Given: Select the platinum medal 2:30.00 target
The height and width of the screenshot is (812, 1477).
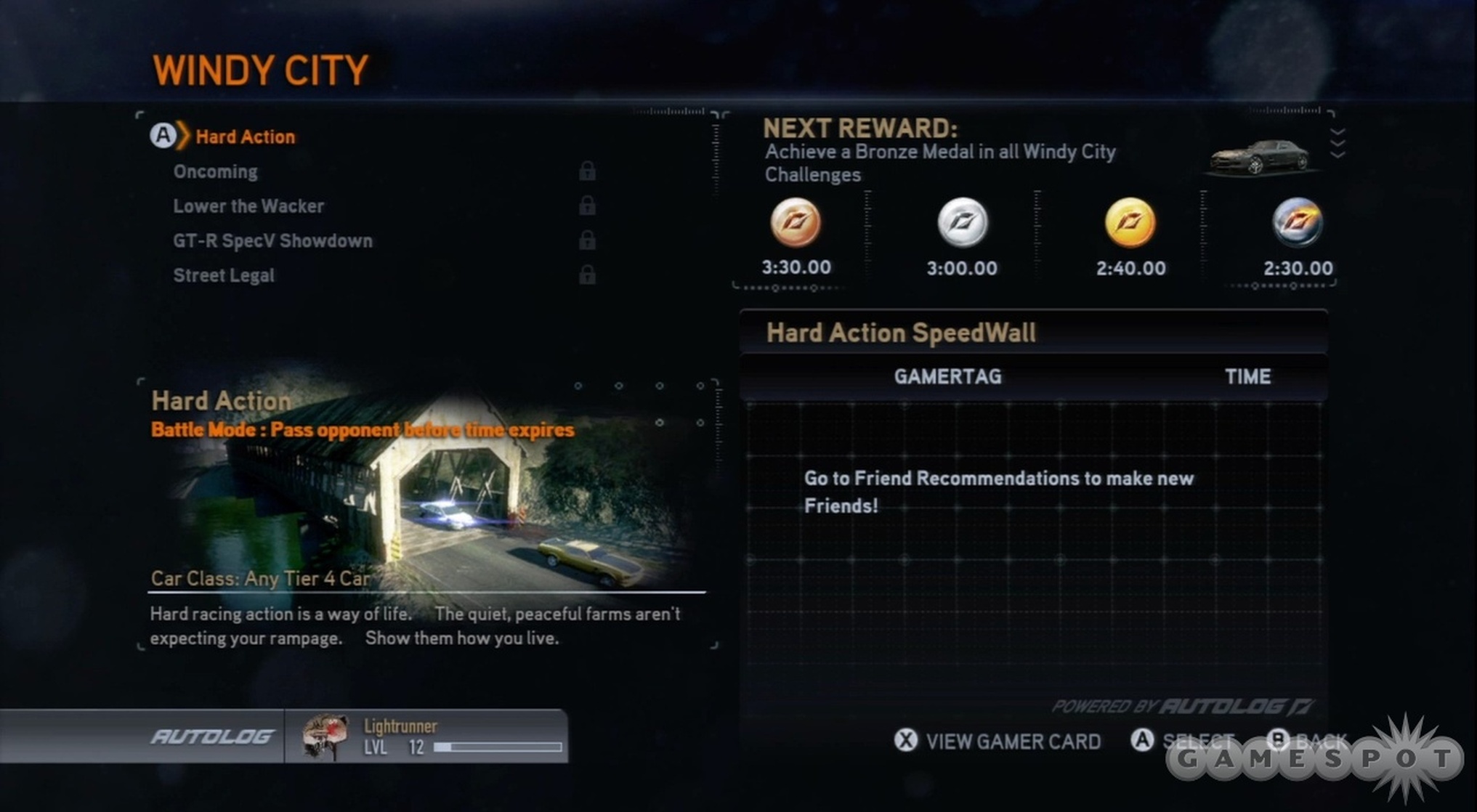Looking at the screenshot, I should coord(1298,222).
